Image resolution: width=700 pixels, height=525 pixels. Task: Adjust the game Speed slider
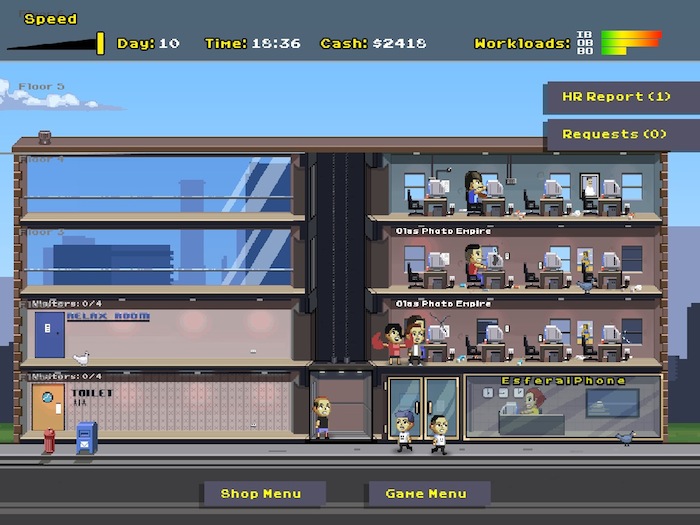click(100, 43)
